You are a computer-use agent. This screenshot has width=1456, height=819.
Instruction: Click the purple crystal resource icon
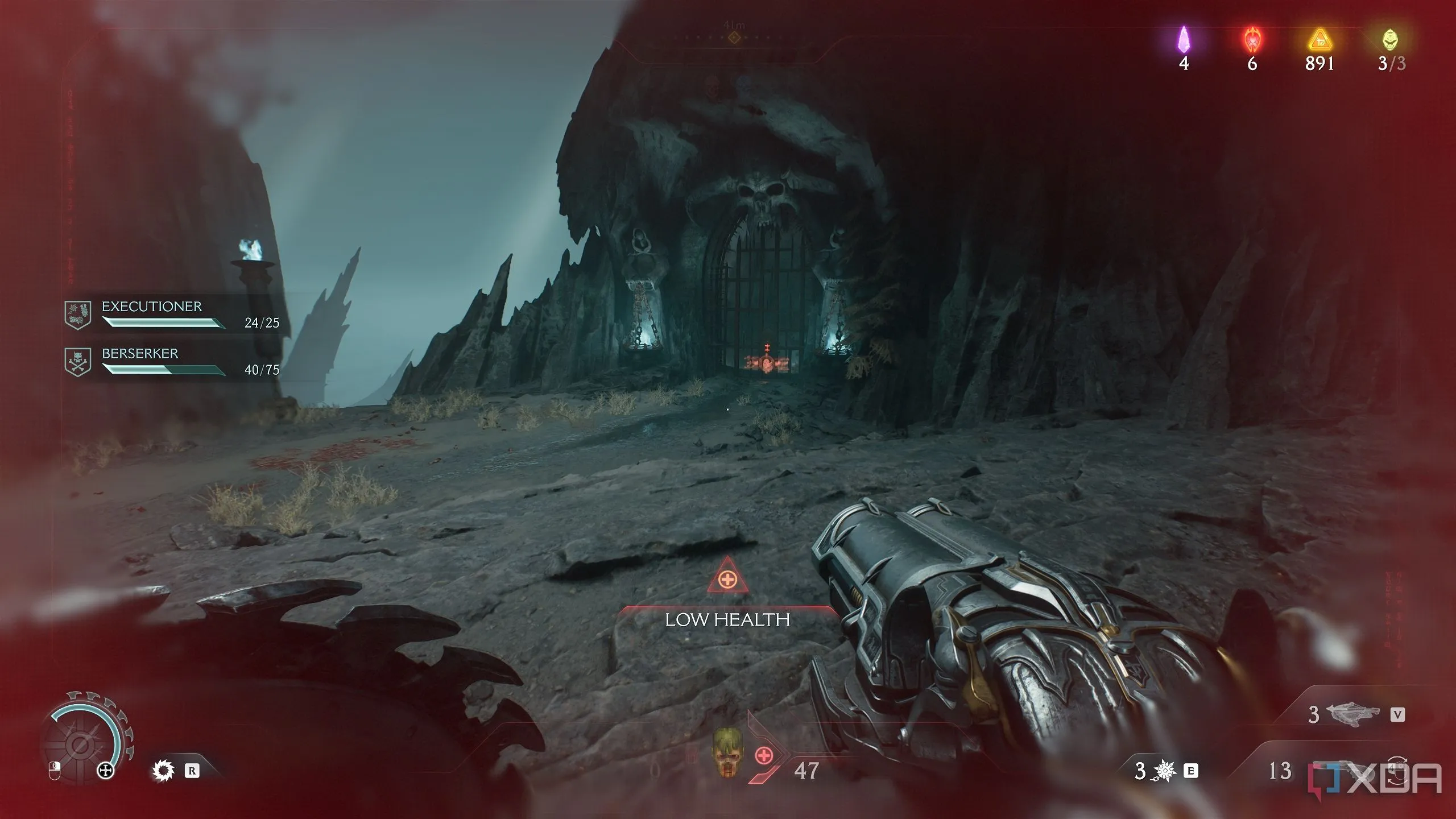coord(1184,40)
